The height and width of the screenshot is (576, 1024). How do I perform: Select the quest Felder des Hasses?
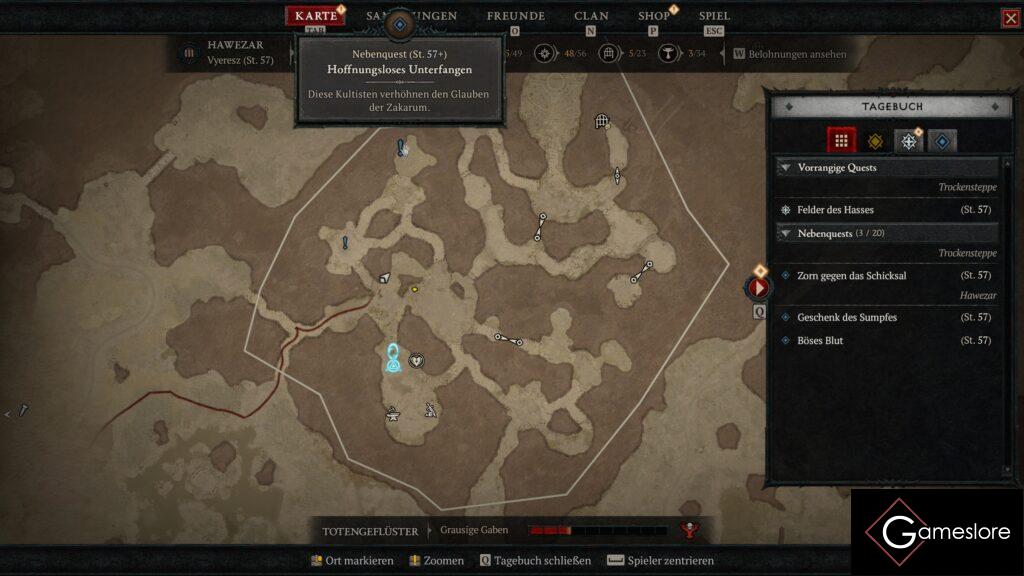click(835, 210)
